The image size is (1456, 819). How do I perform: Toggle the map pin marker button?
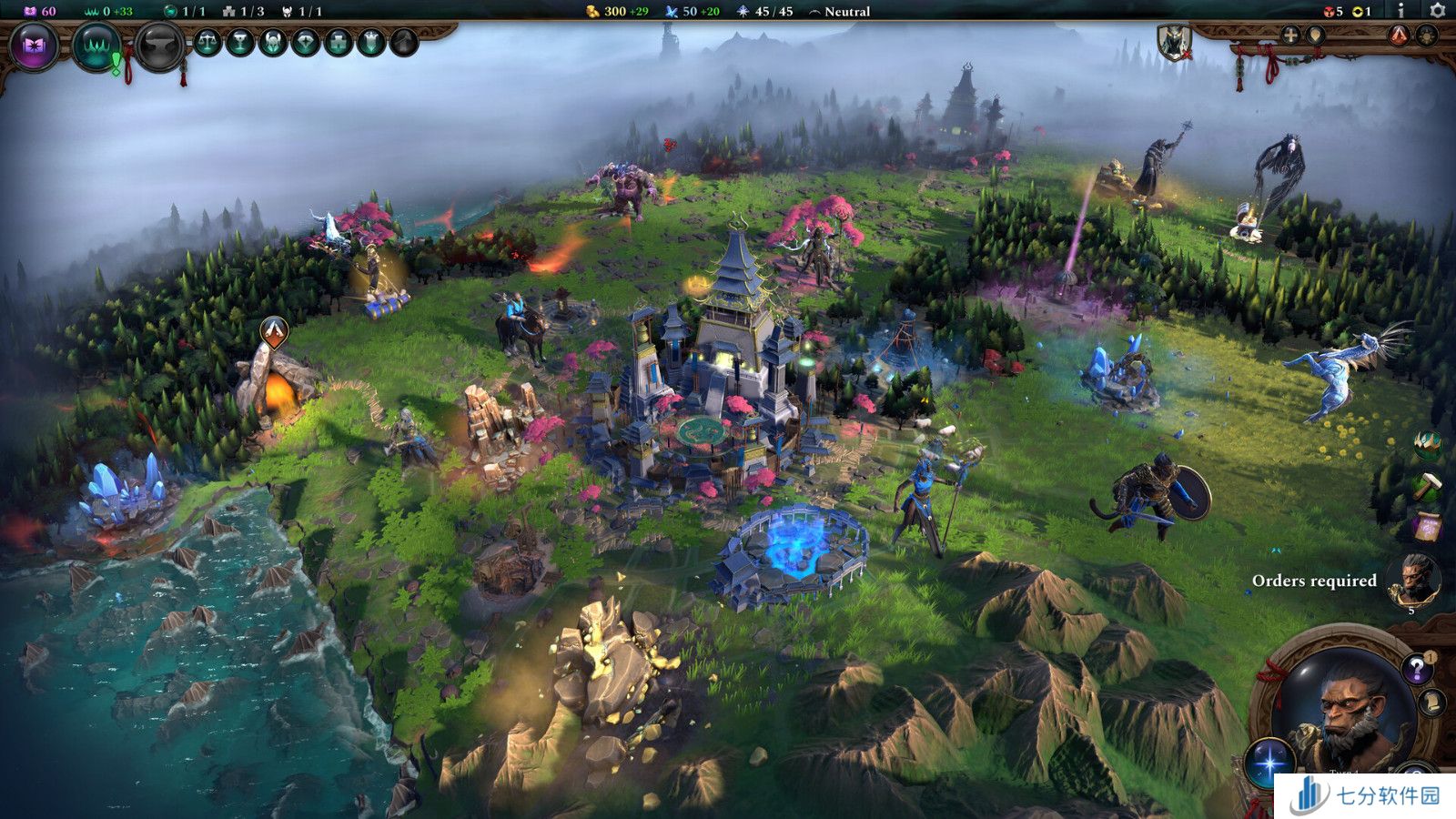1315,35
